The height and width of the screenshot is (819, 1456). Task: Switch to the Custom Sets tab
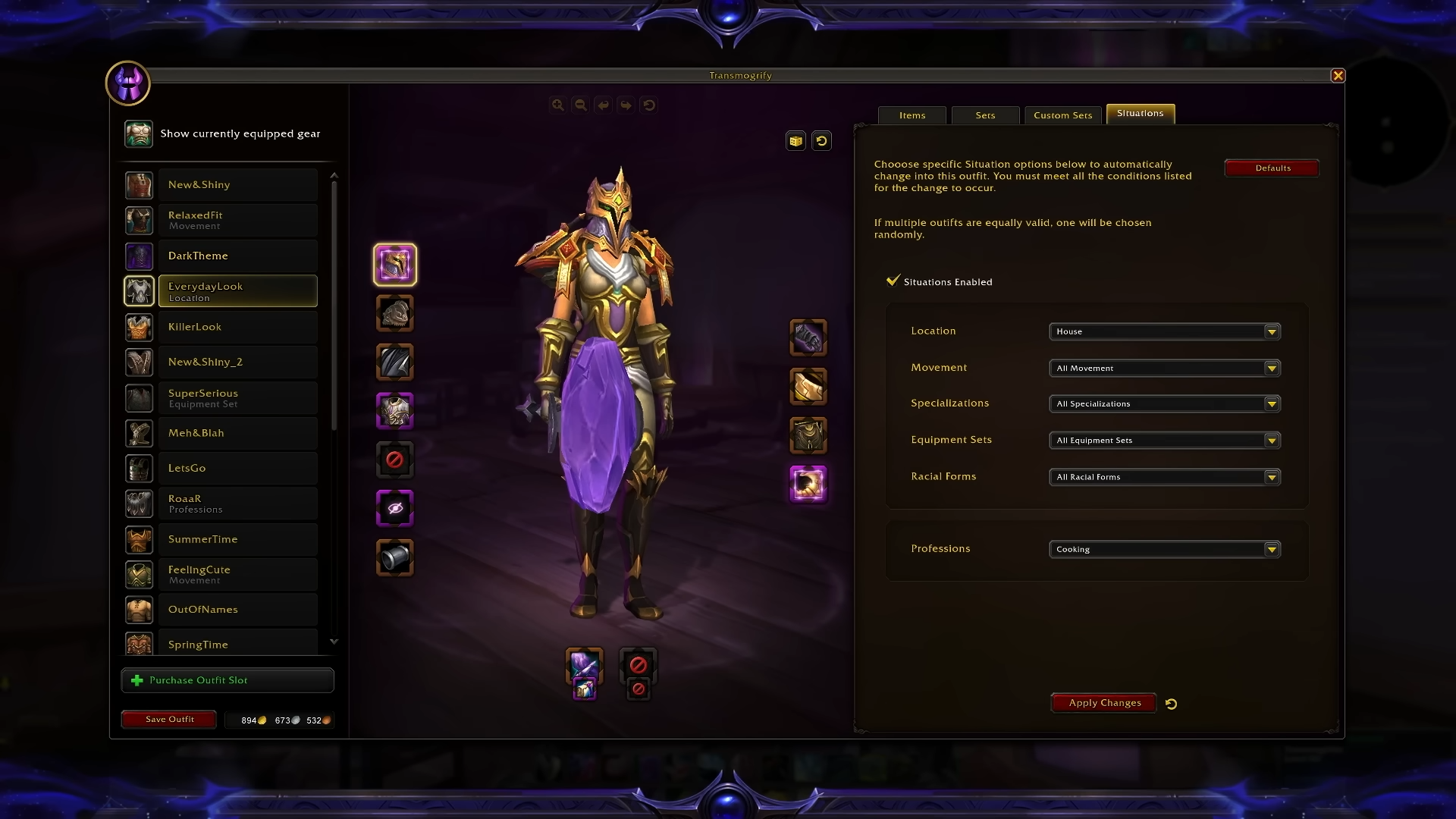click(1062, 115)
